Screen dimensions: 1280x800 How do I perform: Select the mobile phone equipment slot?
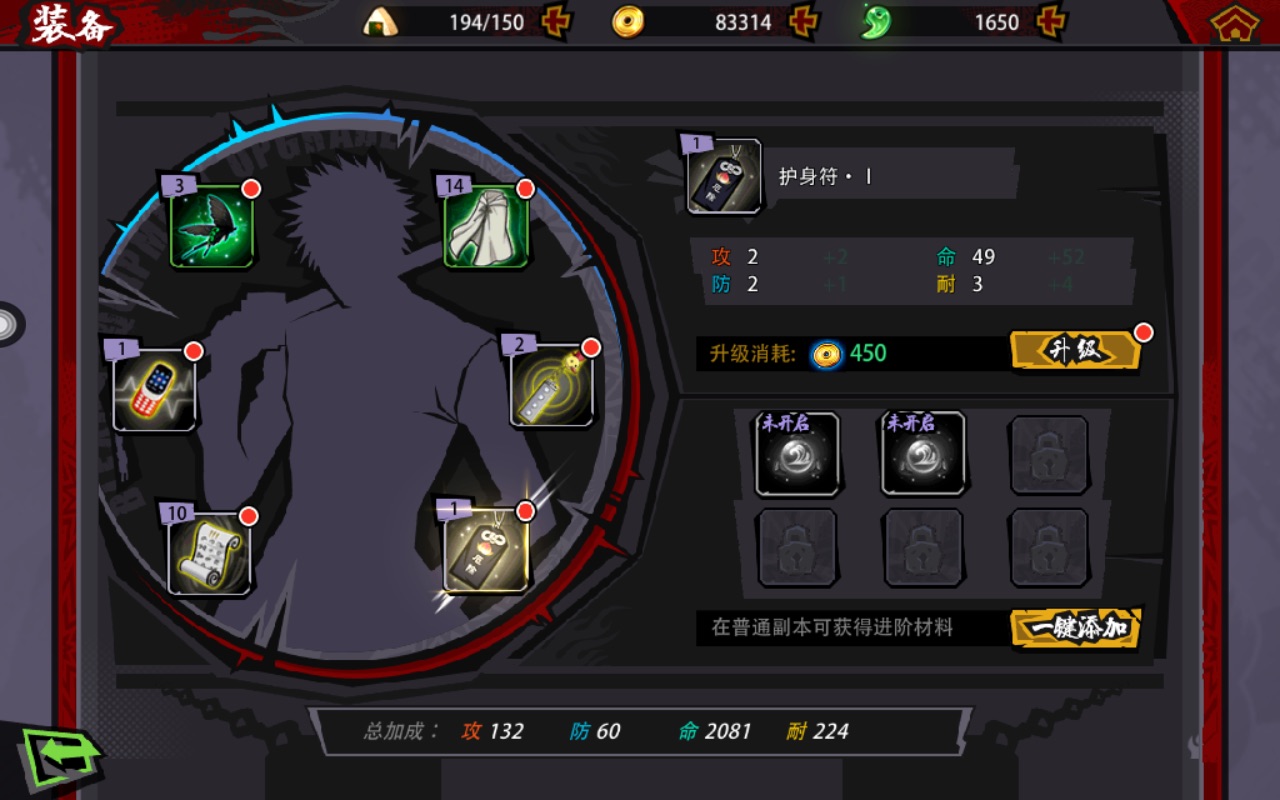154,390
